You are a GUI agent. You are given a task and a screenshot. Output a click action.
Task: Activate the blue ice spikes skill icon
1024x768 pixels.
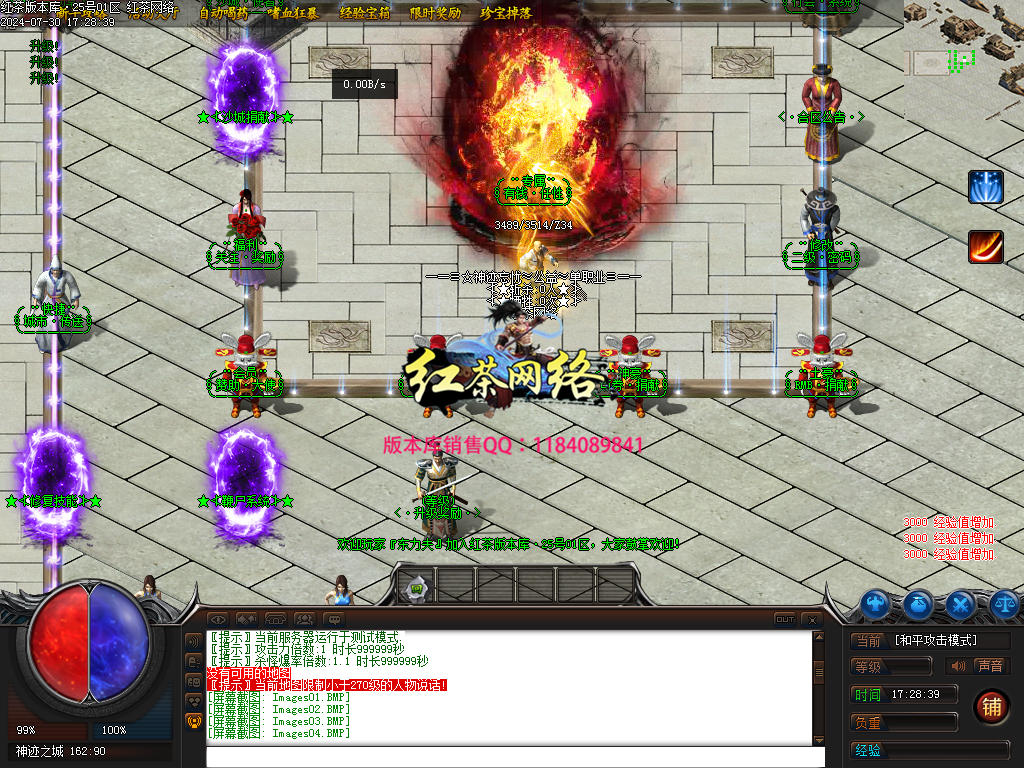(985, 187)
